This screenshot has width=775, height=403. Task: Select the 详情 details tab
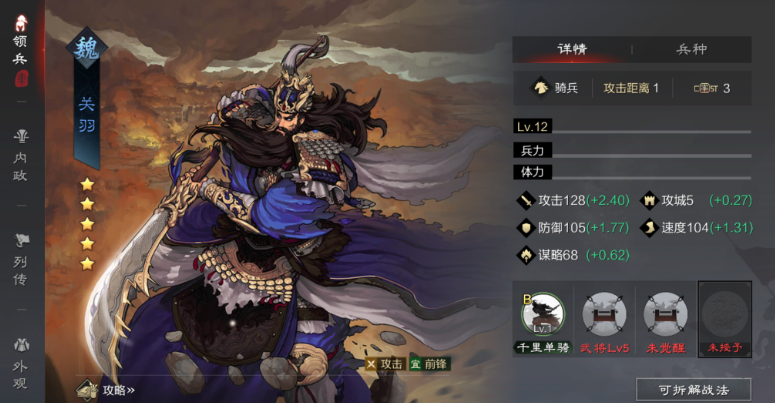[573, 49]
